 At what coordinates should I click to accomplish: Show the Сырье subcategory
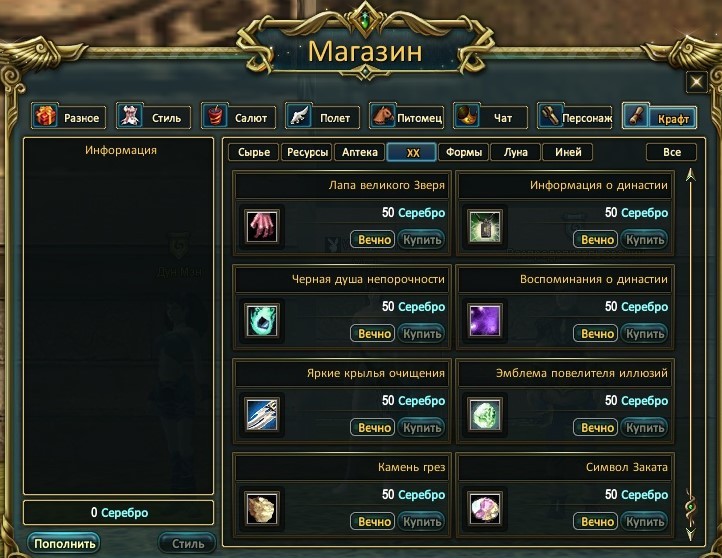click(253, 153)
